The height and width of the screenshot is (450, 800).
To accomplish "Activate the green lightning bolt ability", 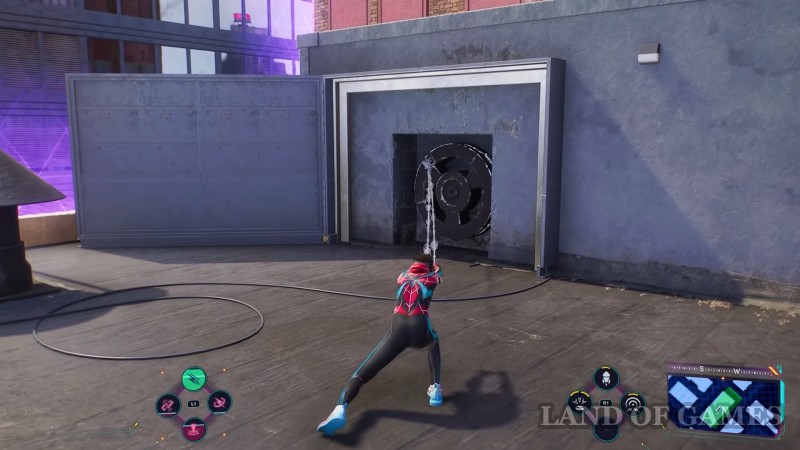I will point(194,379).
